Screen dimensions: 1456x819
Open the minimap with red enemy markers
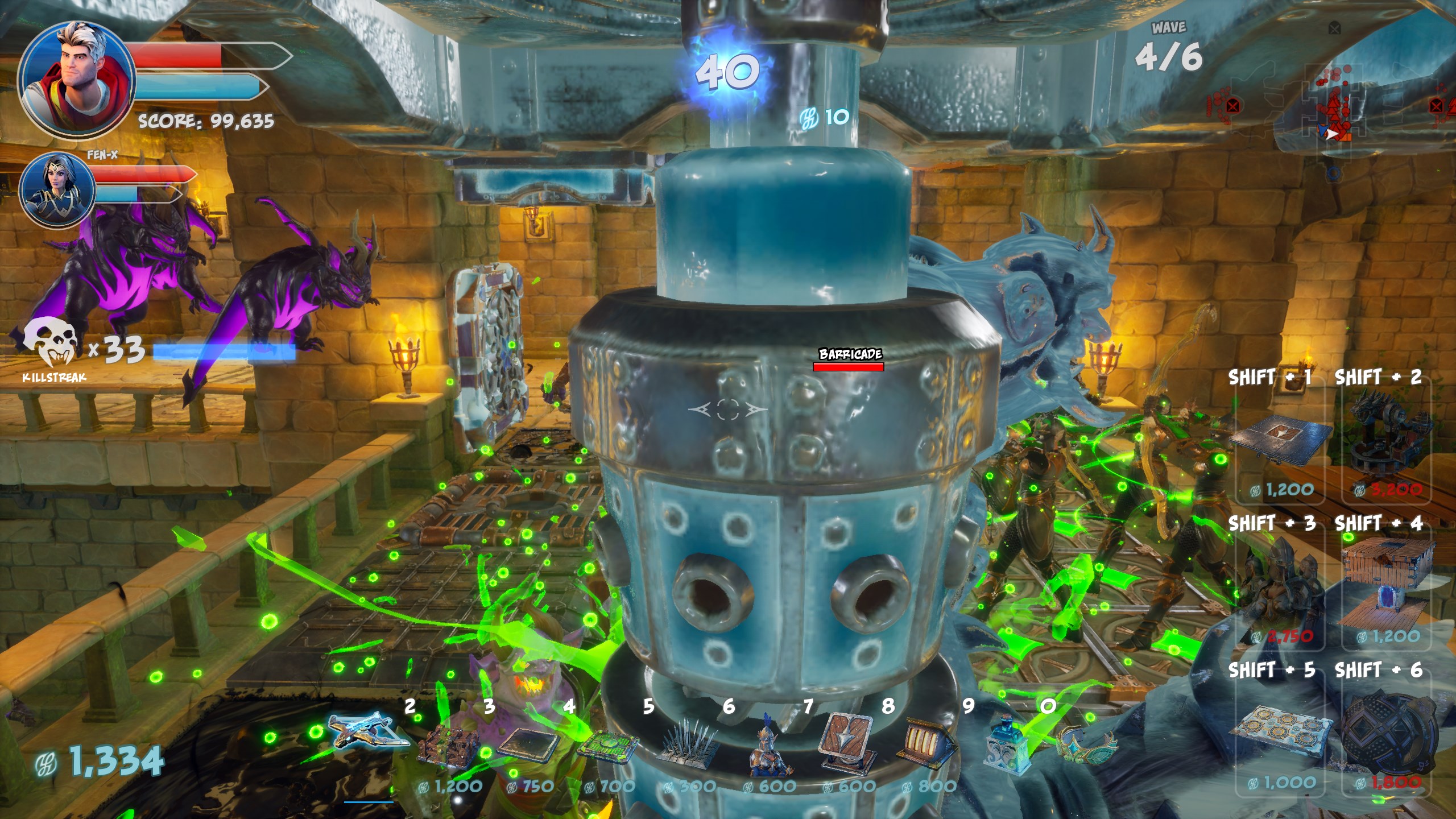click(x=1331, y=108)
